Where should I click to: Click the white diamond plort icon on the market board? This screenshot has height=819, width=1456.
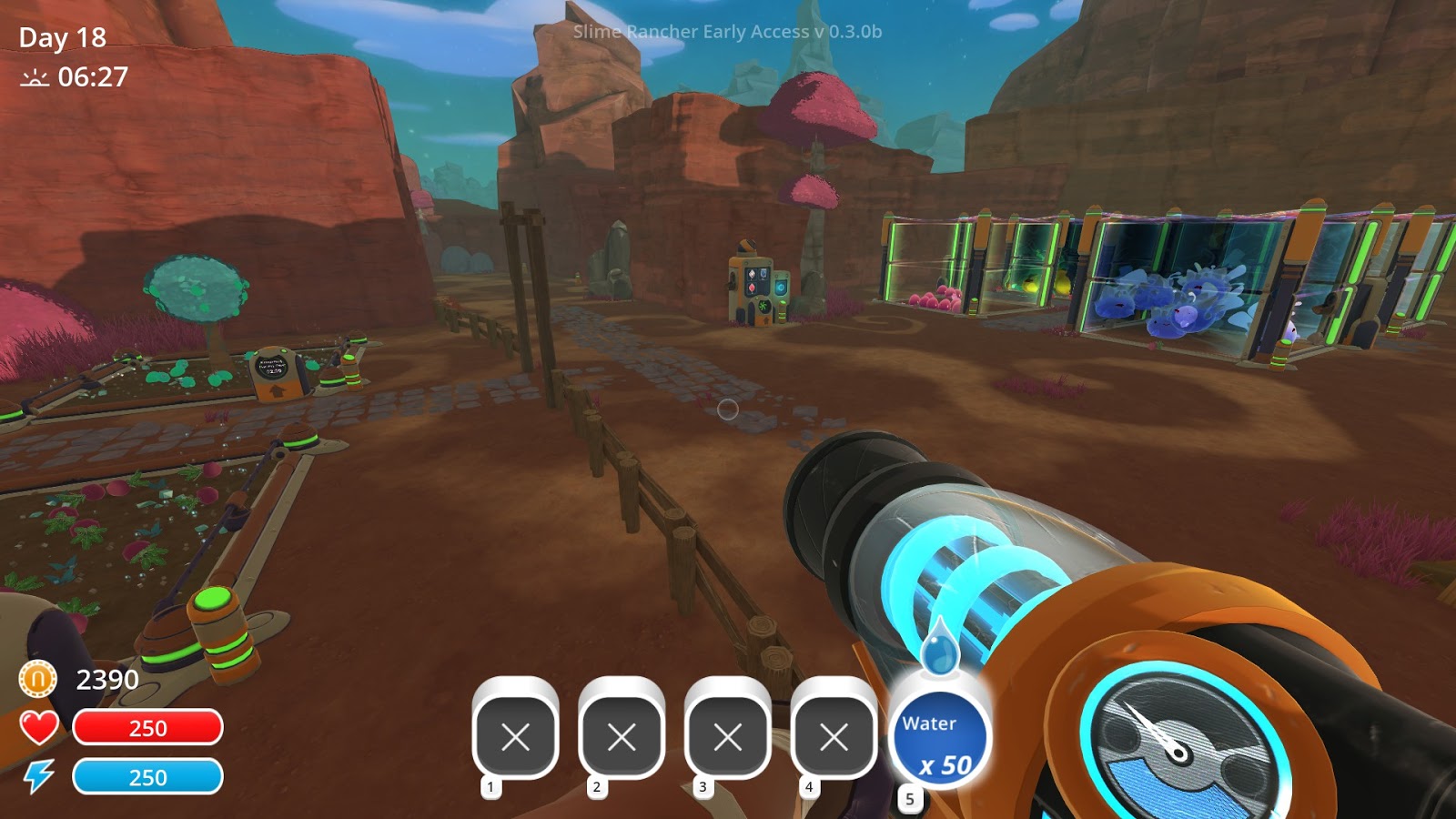tap(752, 274)
